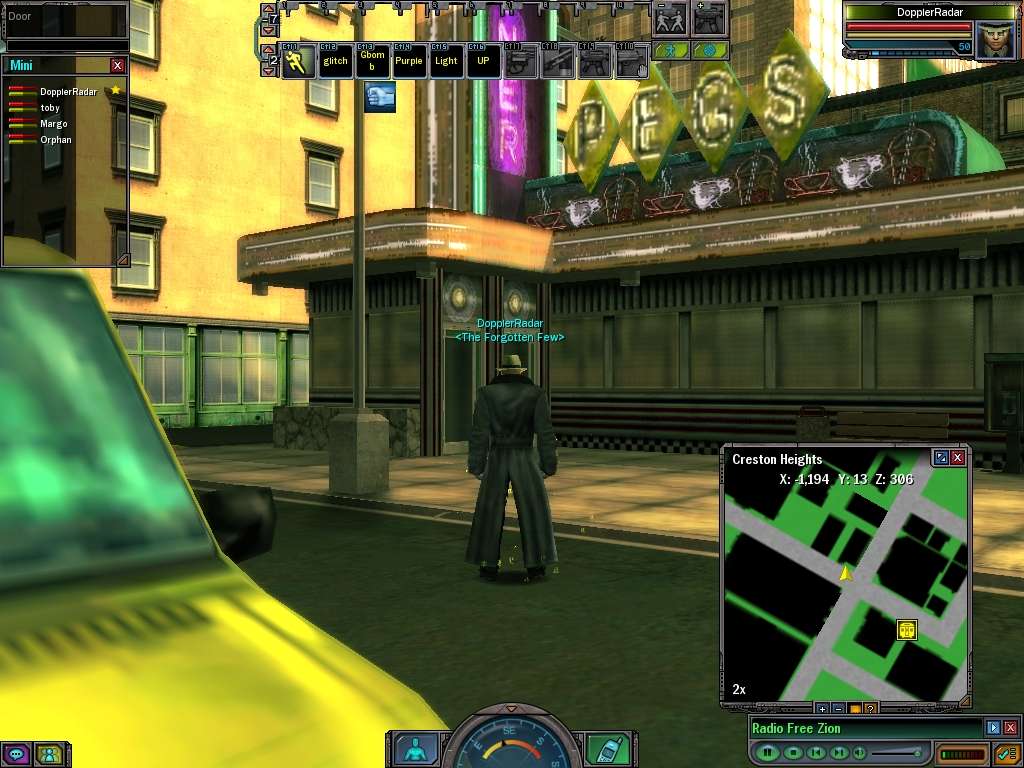
Task: Open the map help question mark
Action: pos(871,709)
